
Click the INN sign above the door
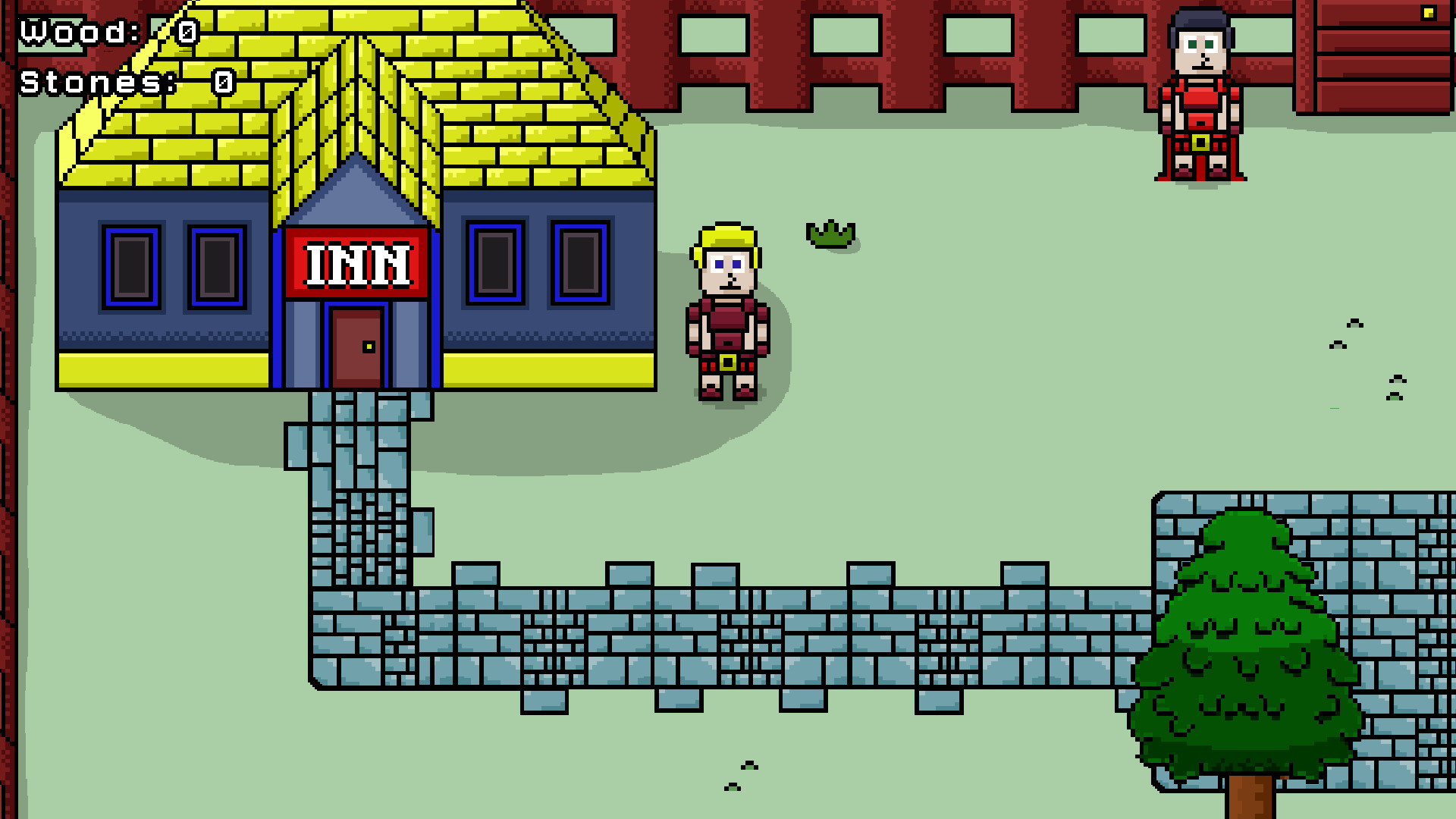tap(356, 265)
